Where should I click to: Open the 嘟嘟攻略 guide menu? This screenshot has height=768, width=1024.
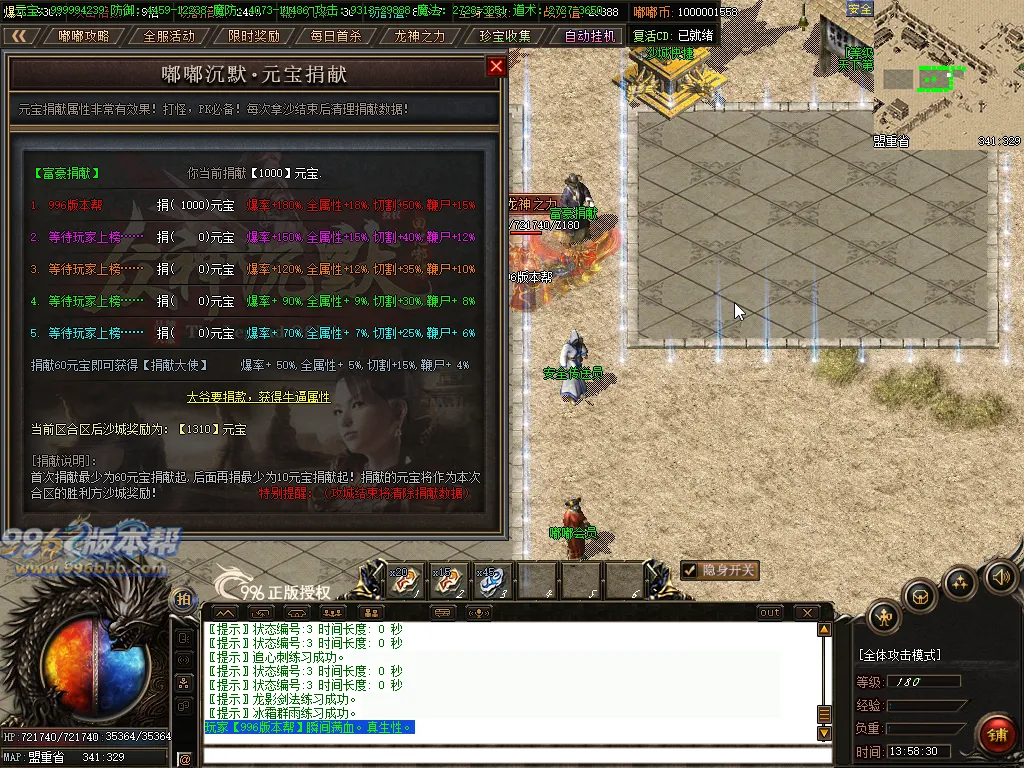84,35
